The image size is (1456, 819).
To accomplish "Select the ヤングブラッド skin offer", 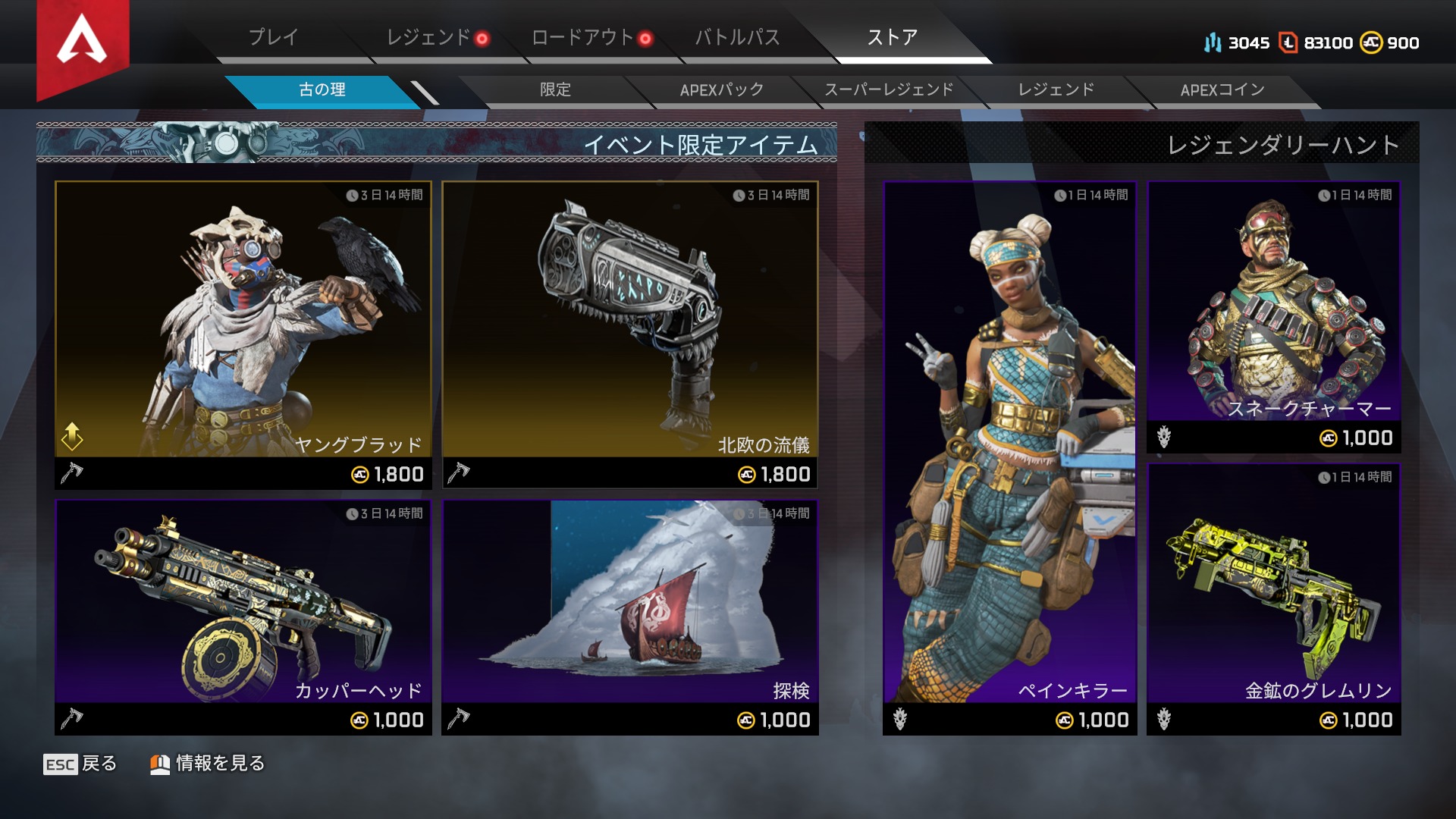I will [x=243, y=334].
